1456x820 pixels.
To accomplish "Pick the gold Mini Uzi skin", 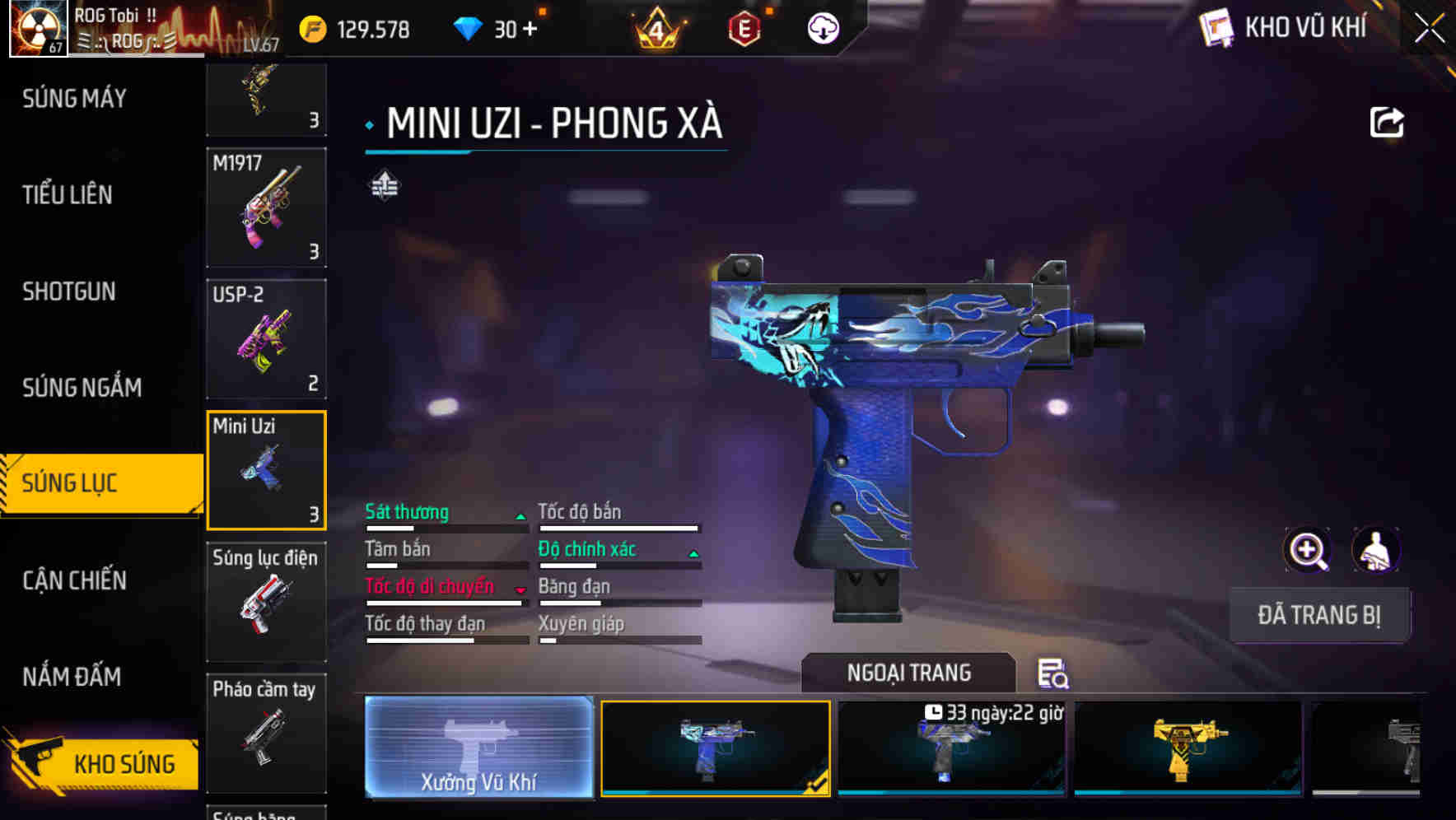I will click(1186, 749).
